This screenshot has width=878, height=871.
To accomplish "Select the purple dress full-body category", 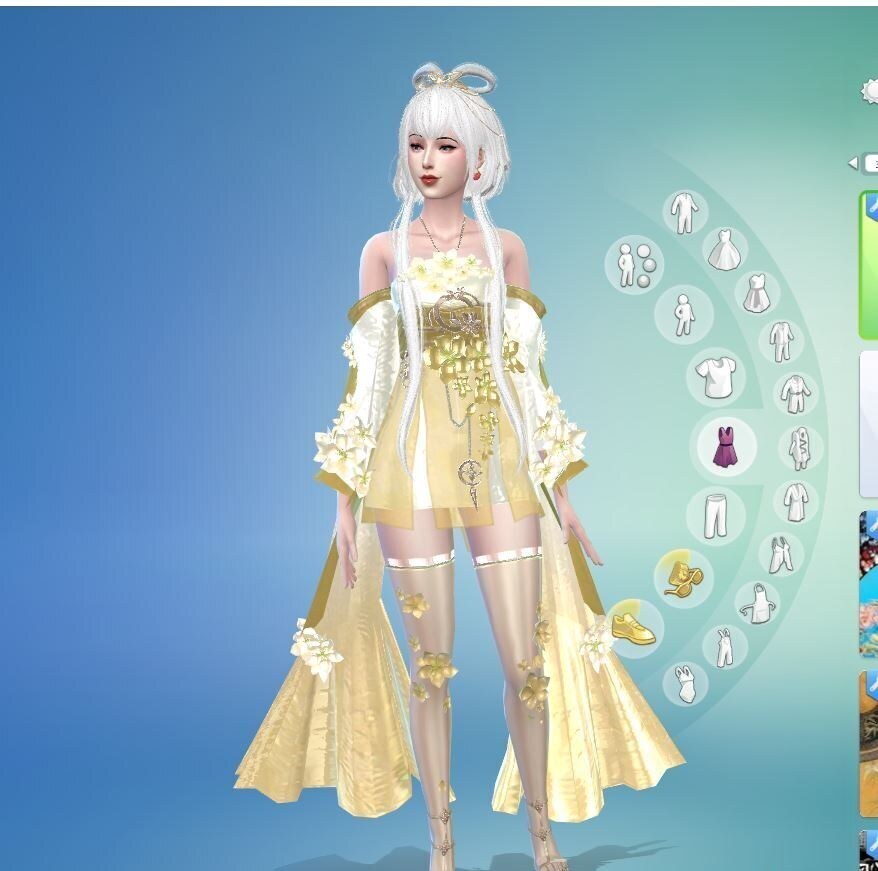I will click(x=723, y=446).
